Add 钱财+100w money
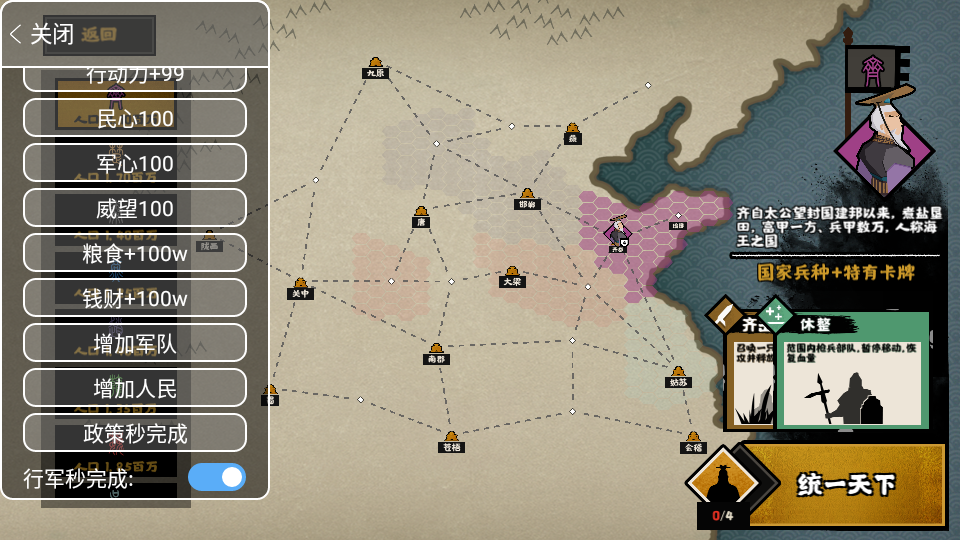Screen dimensions: 960x540 click(x=135, y=298)
